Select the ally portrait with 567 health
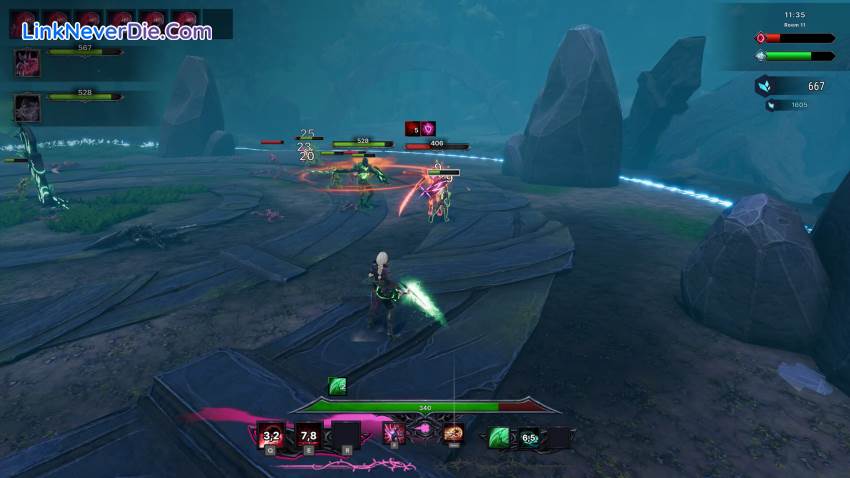This screenshot has height=478, width=850. pos(27,62)
